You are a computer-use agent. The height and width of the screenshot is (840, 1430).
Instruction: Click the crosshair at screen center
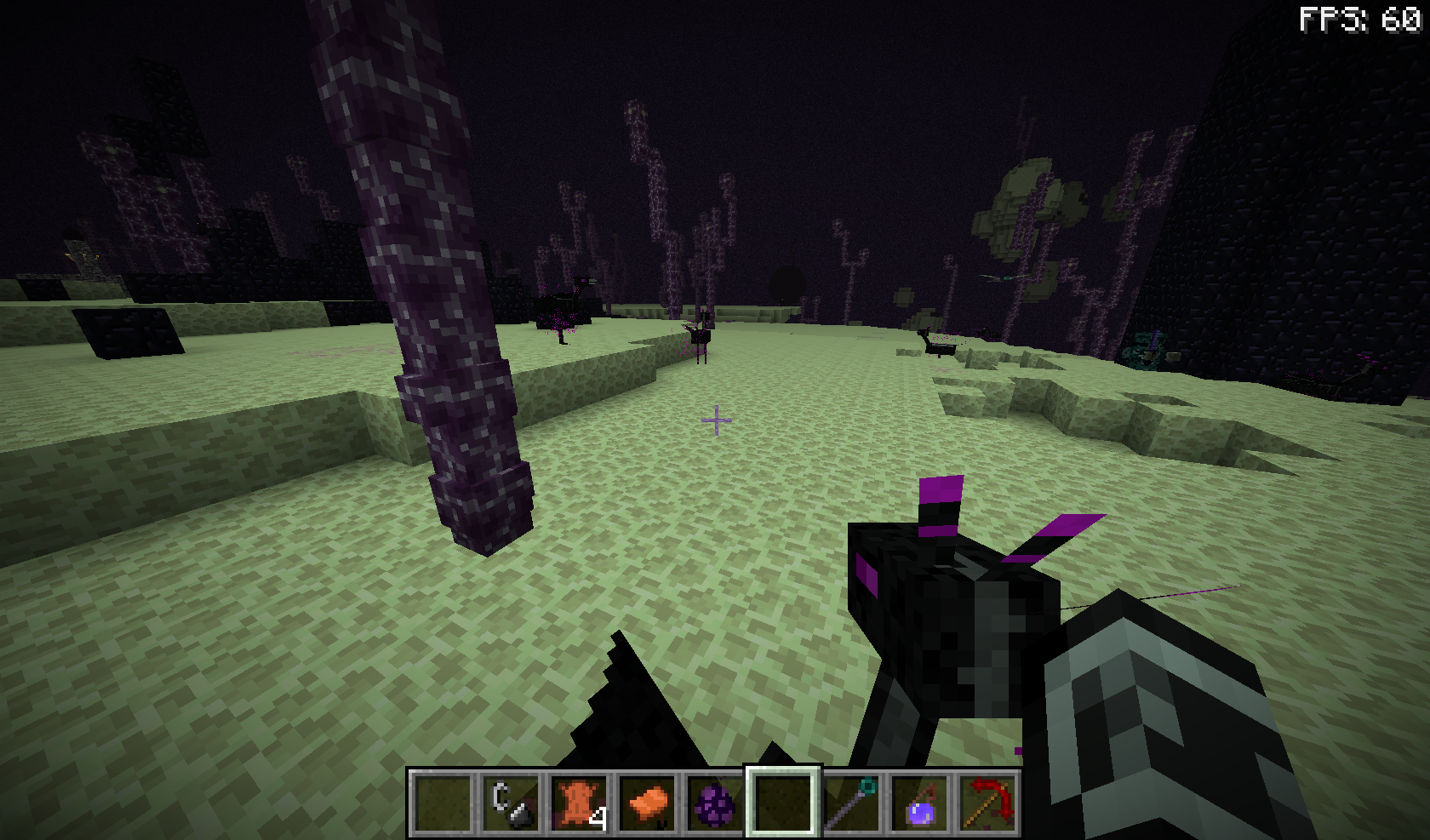(x=718, y=420)
